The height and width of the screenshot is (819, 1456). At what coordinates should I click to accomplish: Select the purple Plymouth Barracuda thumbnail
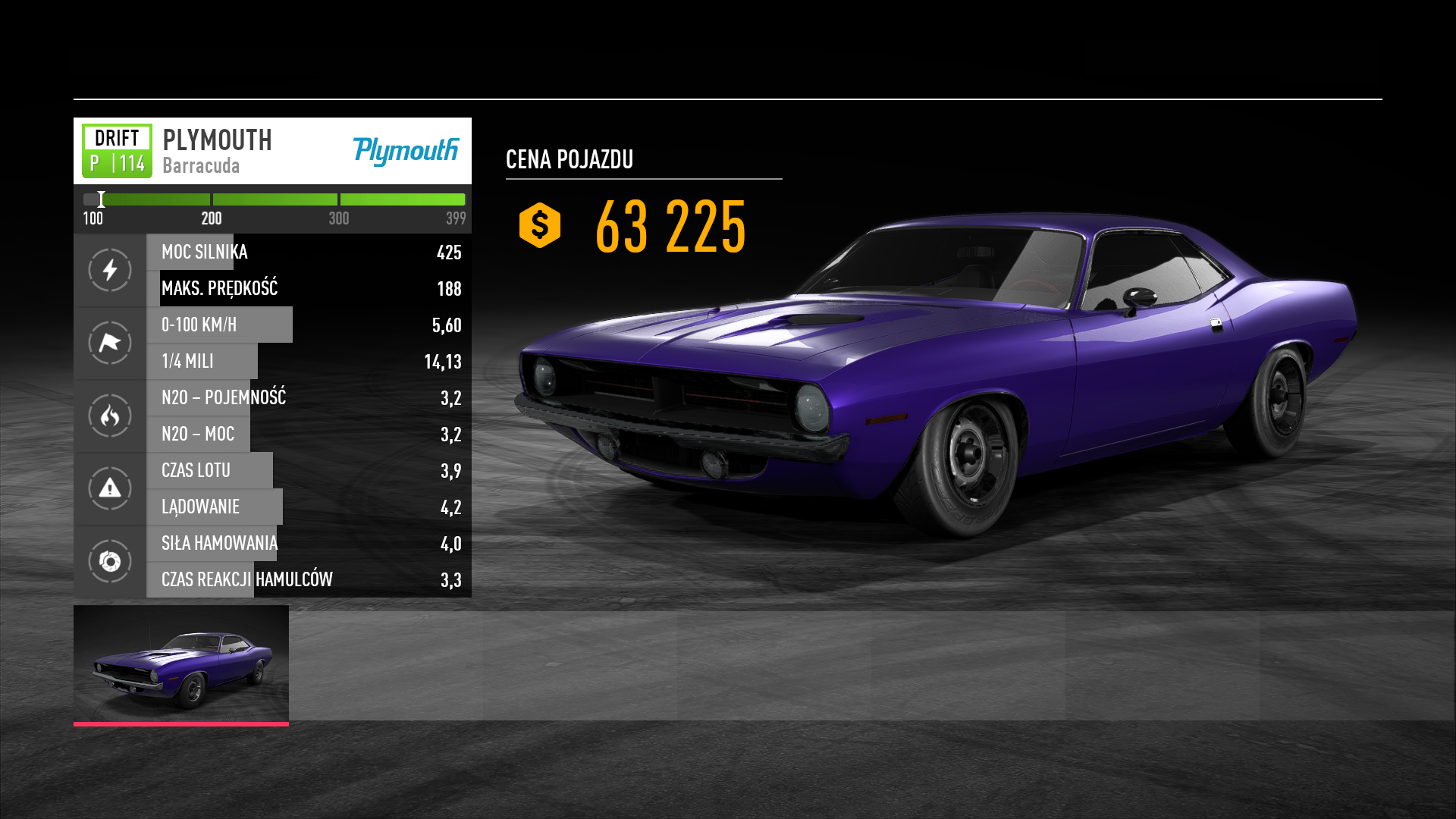tap(181, 664)
